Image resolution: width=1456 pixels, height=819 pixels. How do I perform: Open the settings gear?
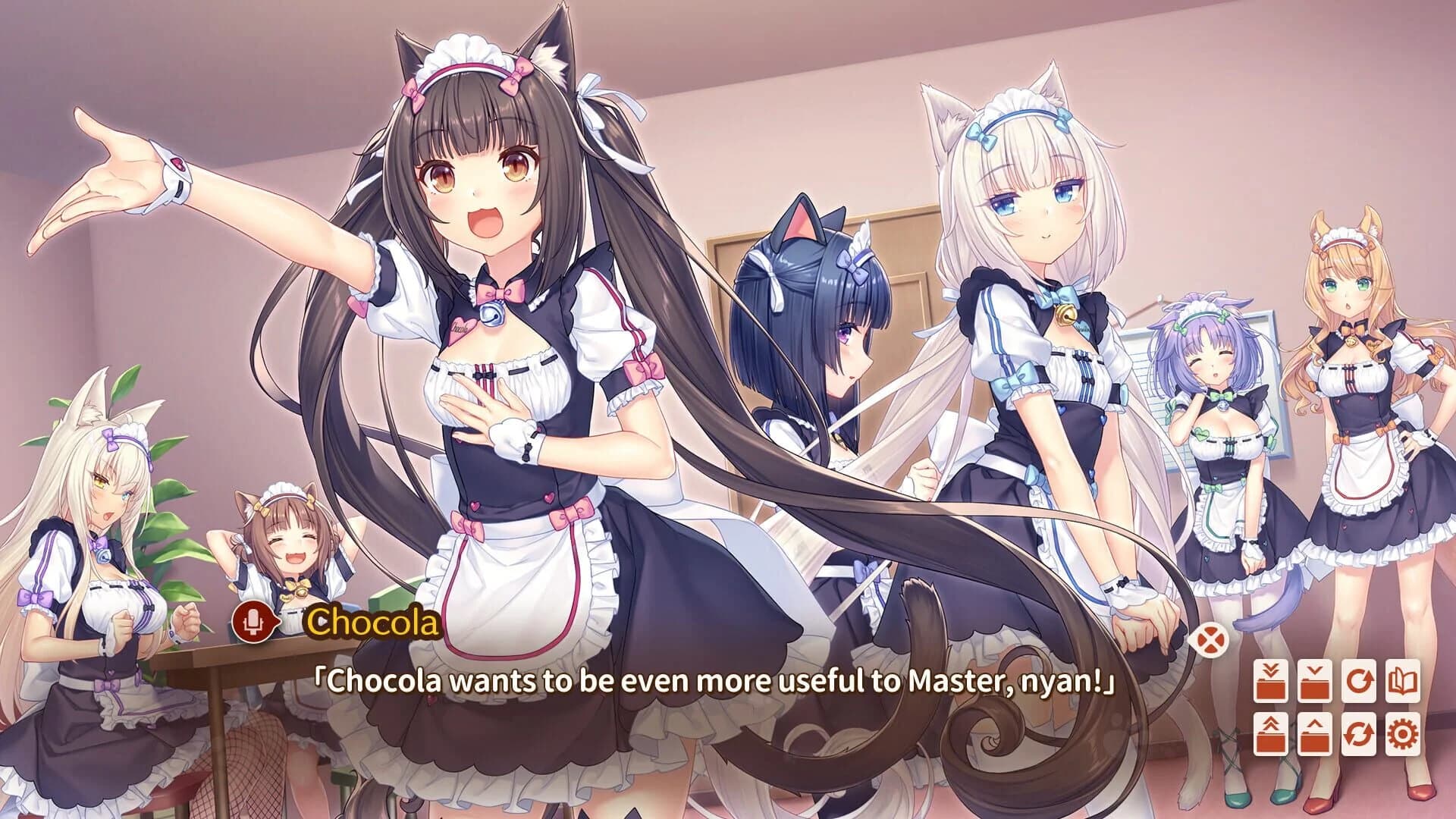tap(1404, 734)
